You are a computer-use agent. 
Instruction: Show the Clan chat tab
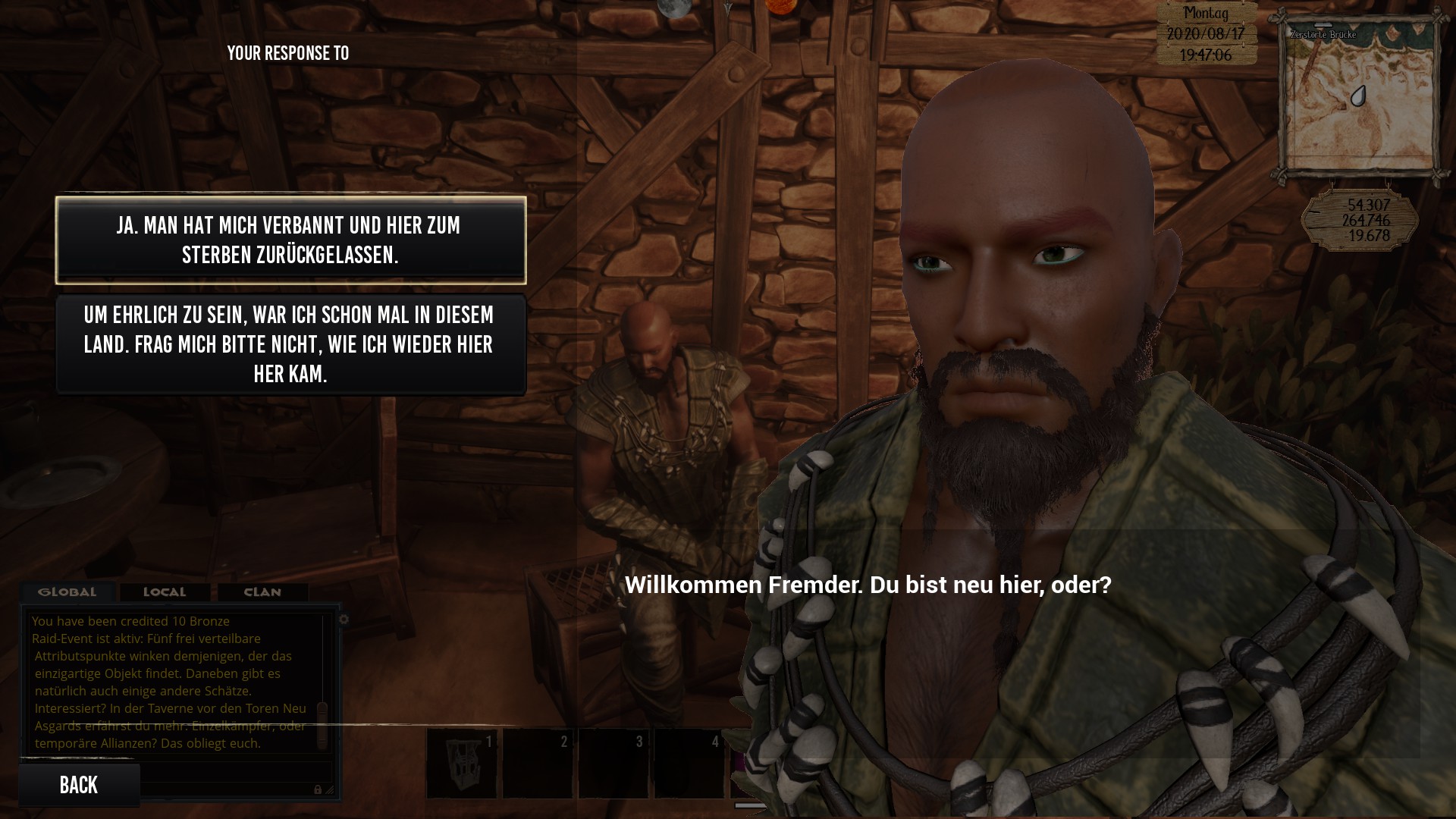pyautogui.click(x=262, y=592)
